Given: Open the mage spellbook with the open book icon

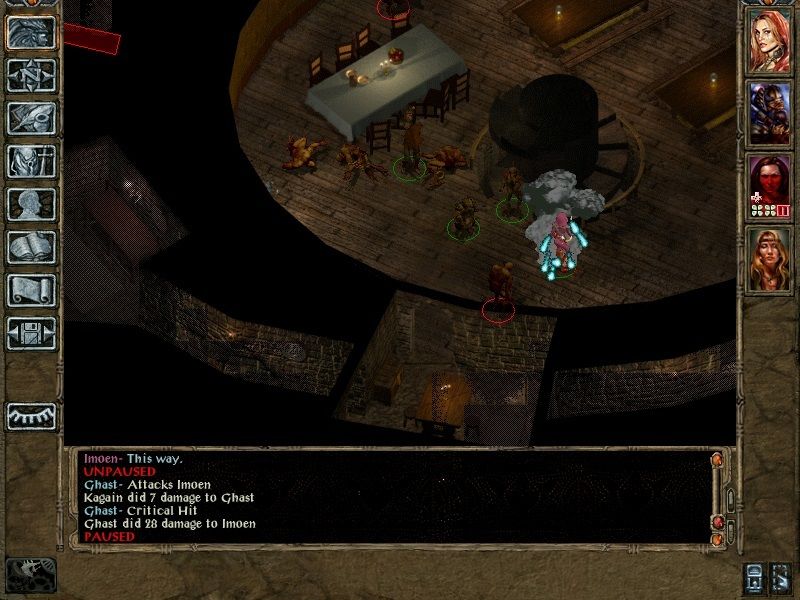Looking at the screenshot, I should point(31,247).
